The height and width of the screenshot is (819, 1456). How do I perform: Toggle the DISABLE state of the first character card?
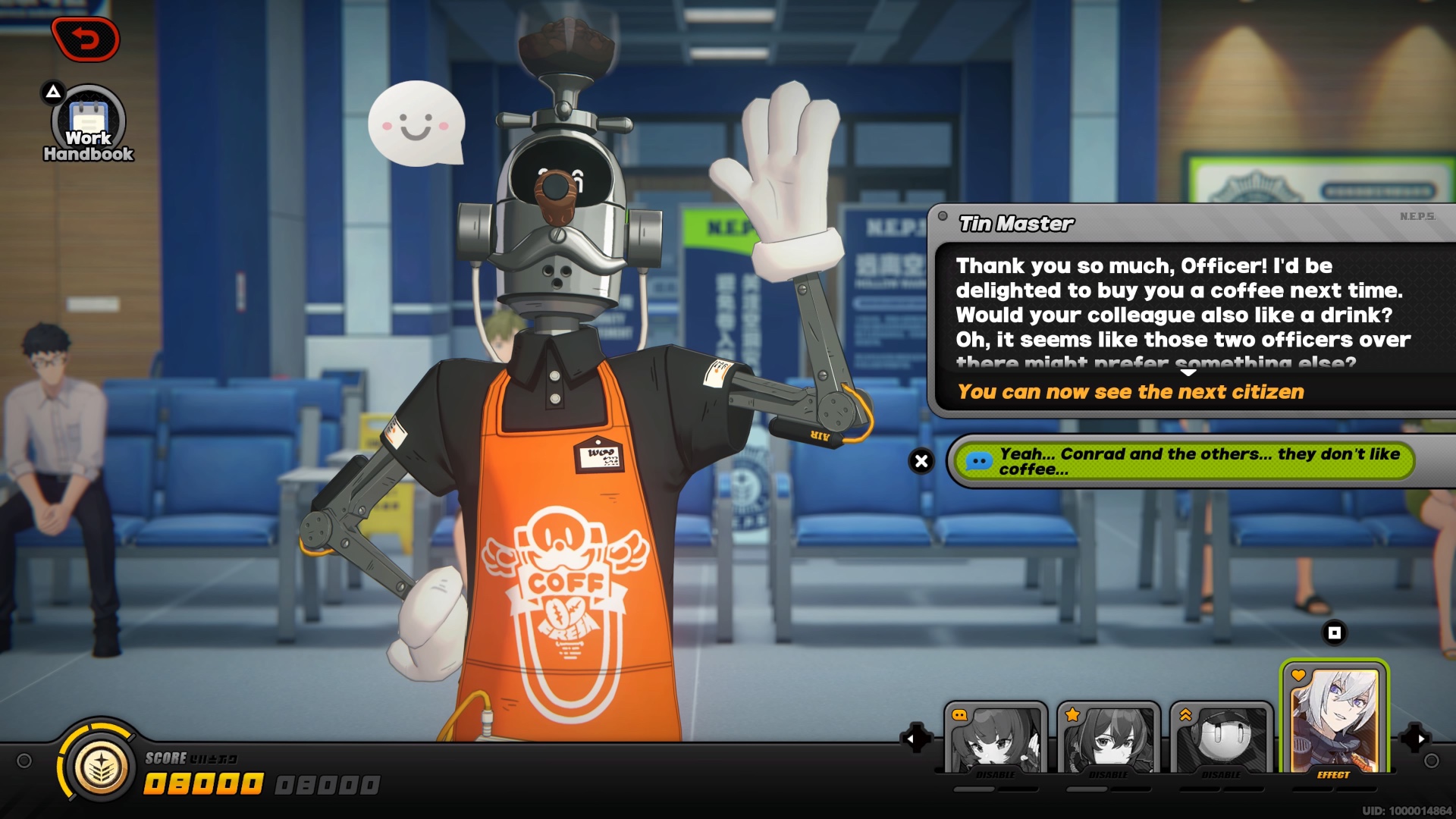[x=996, y=774]
